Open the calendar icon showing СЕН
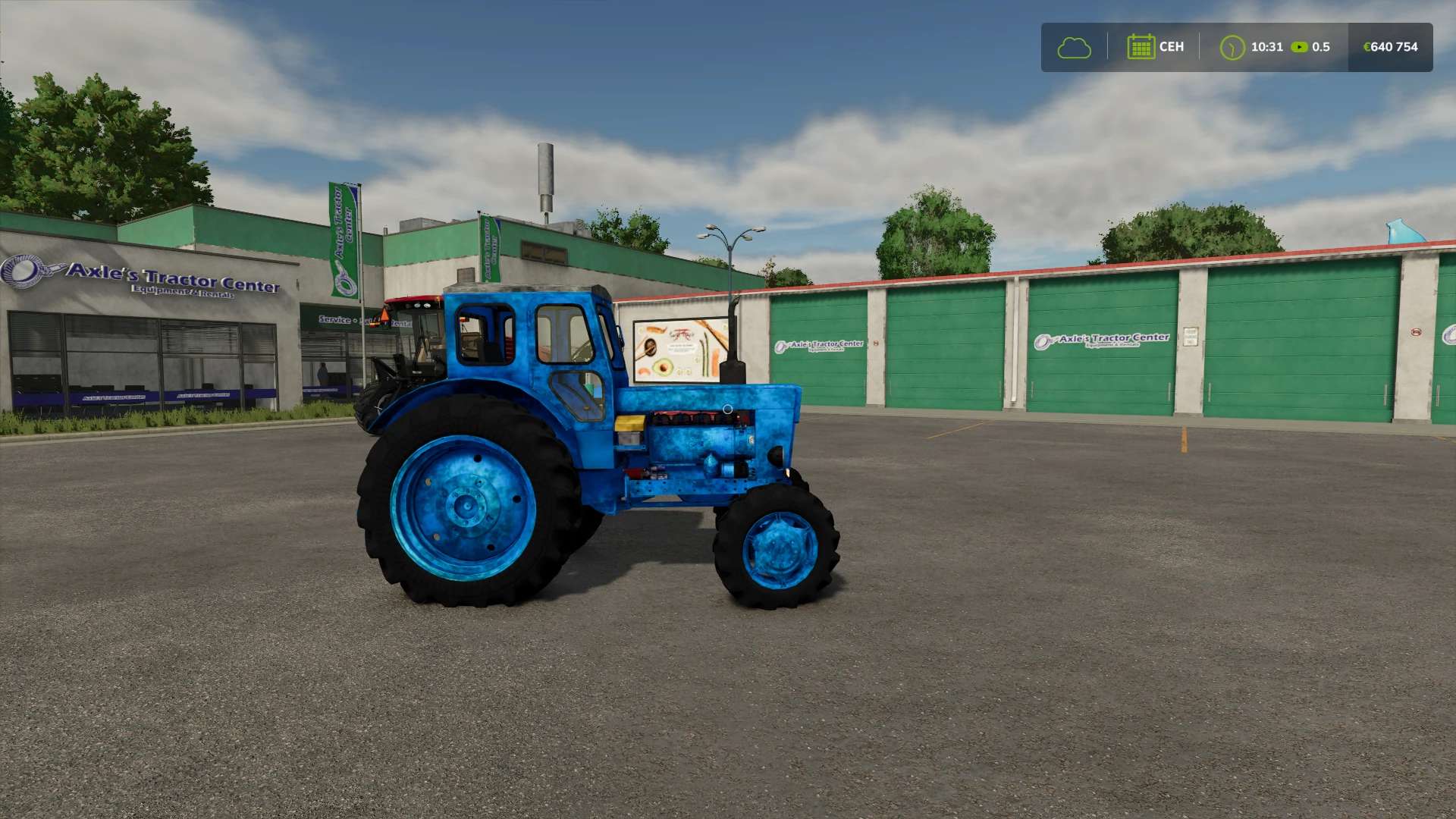The image size is (1456, 819). [x=1141, y=47]
